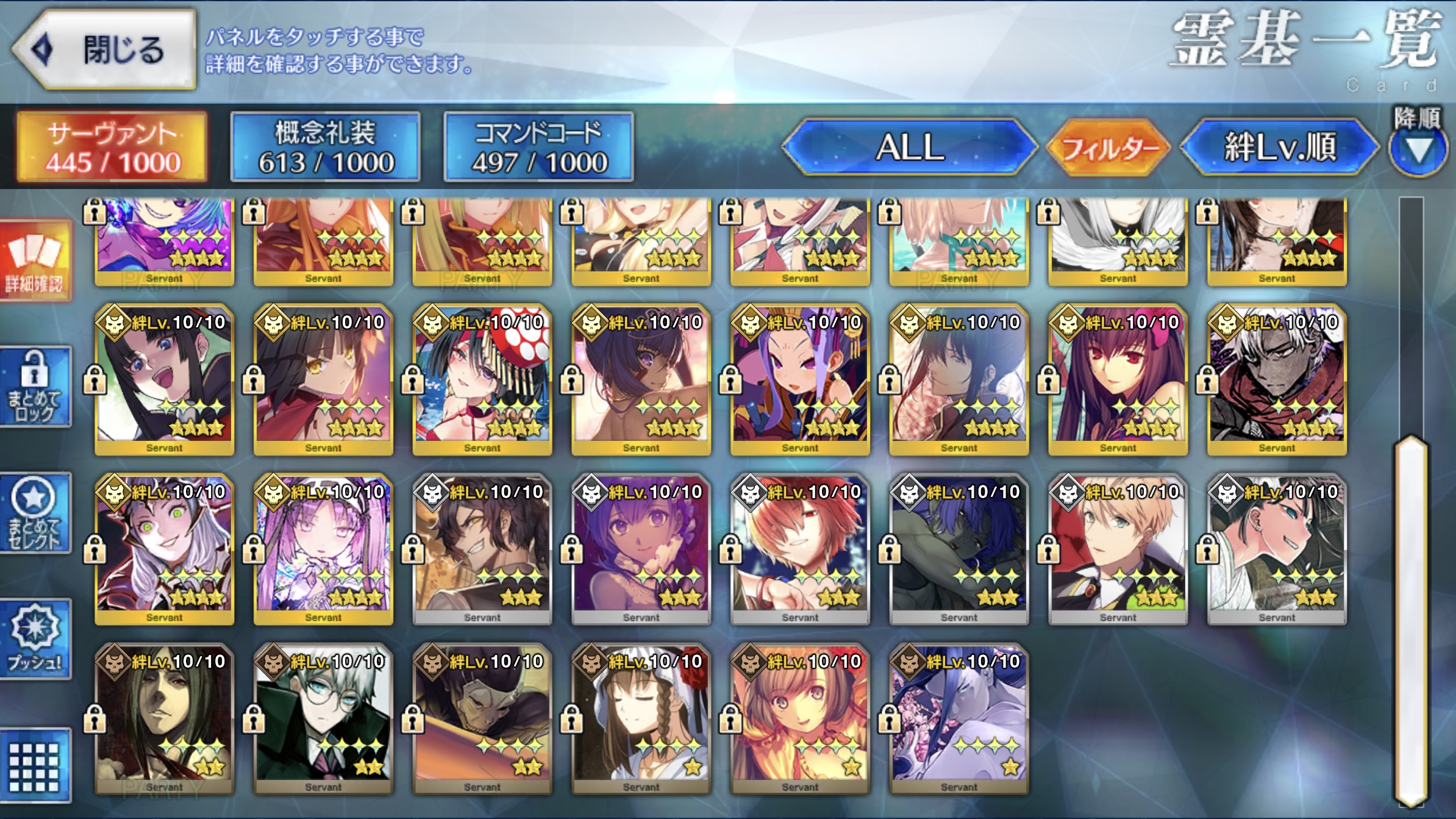Open the 概念礼装 craft essence tab
This screenshot has height=819, width=1456.
tap(326, 147)
